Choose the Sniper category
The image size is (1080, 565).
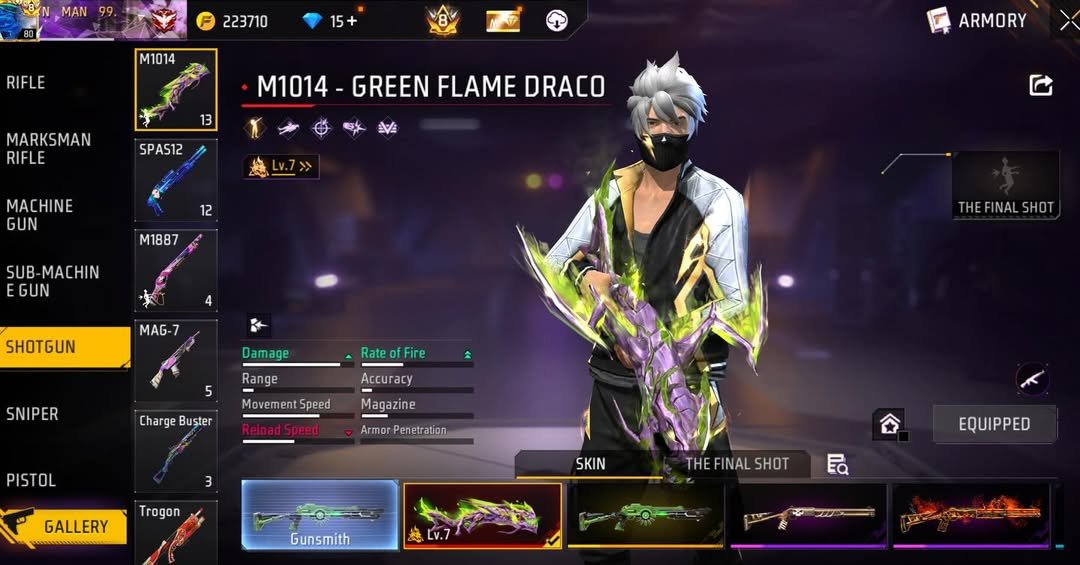(x=32, y=414)
